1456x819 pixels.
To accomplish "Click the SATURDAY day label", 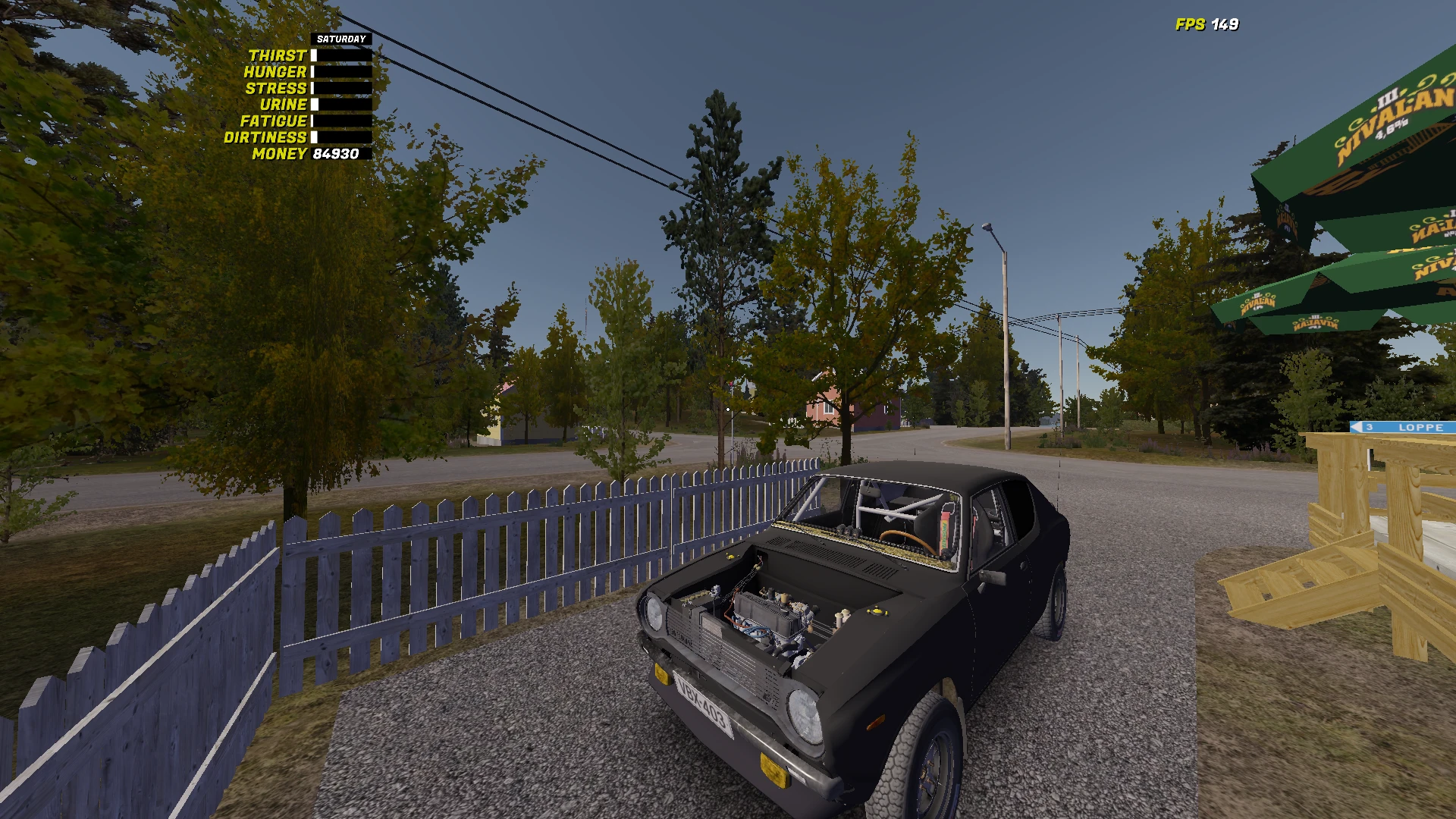I will click(341, 37).
